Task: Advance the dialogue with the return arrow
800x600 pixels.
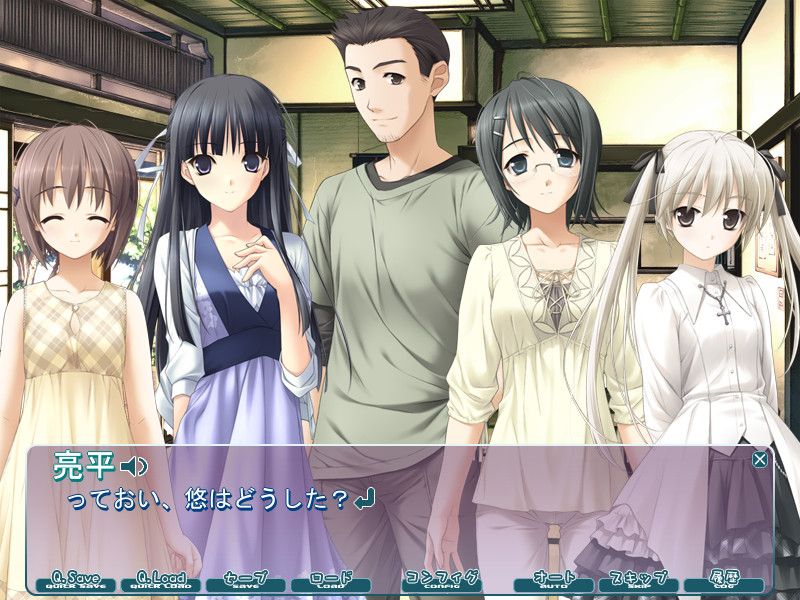Action: coord(366,497)
